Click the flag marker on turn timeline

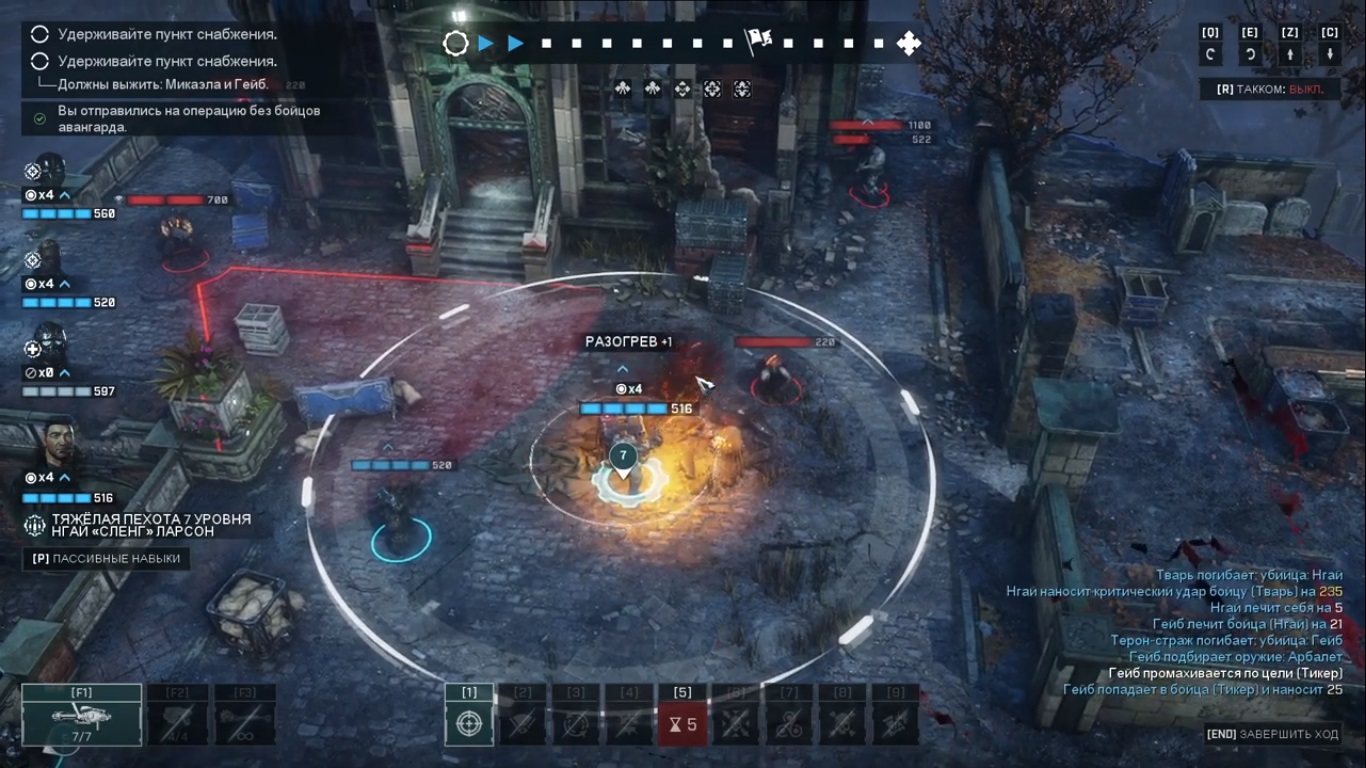click(x=757, y=43)
